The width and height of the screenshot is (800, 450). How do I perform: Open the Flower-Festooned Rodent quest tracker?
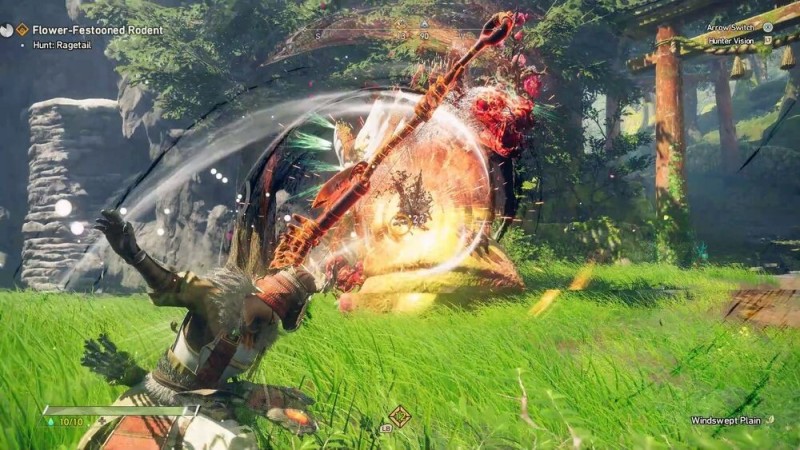[x=98, y=30]
